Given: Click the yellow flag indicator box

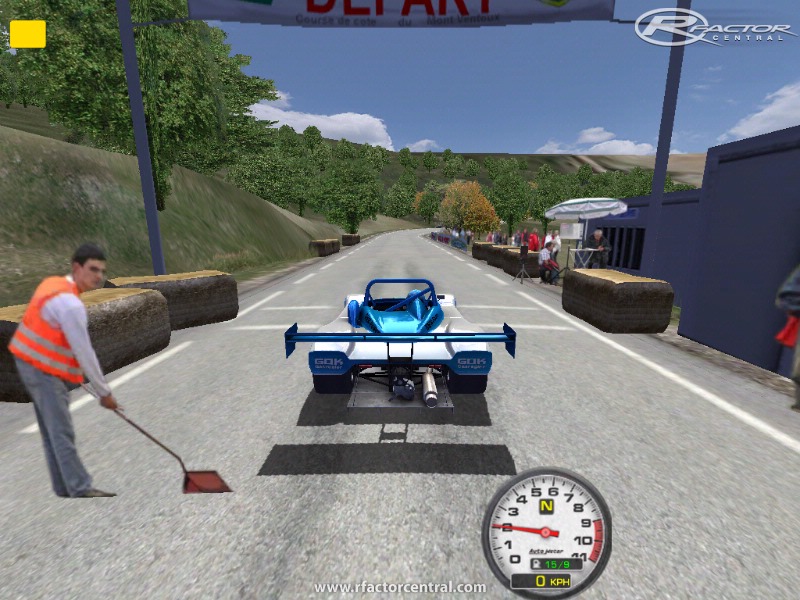Looking at the screenshot, I should point(28,34).
